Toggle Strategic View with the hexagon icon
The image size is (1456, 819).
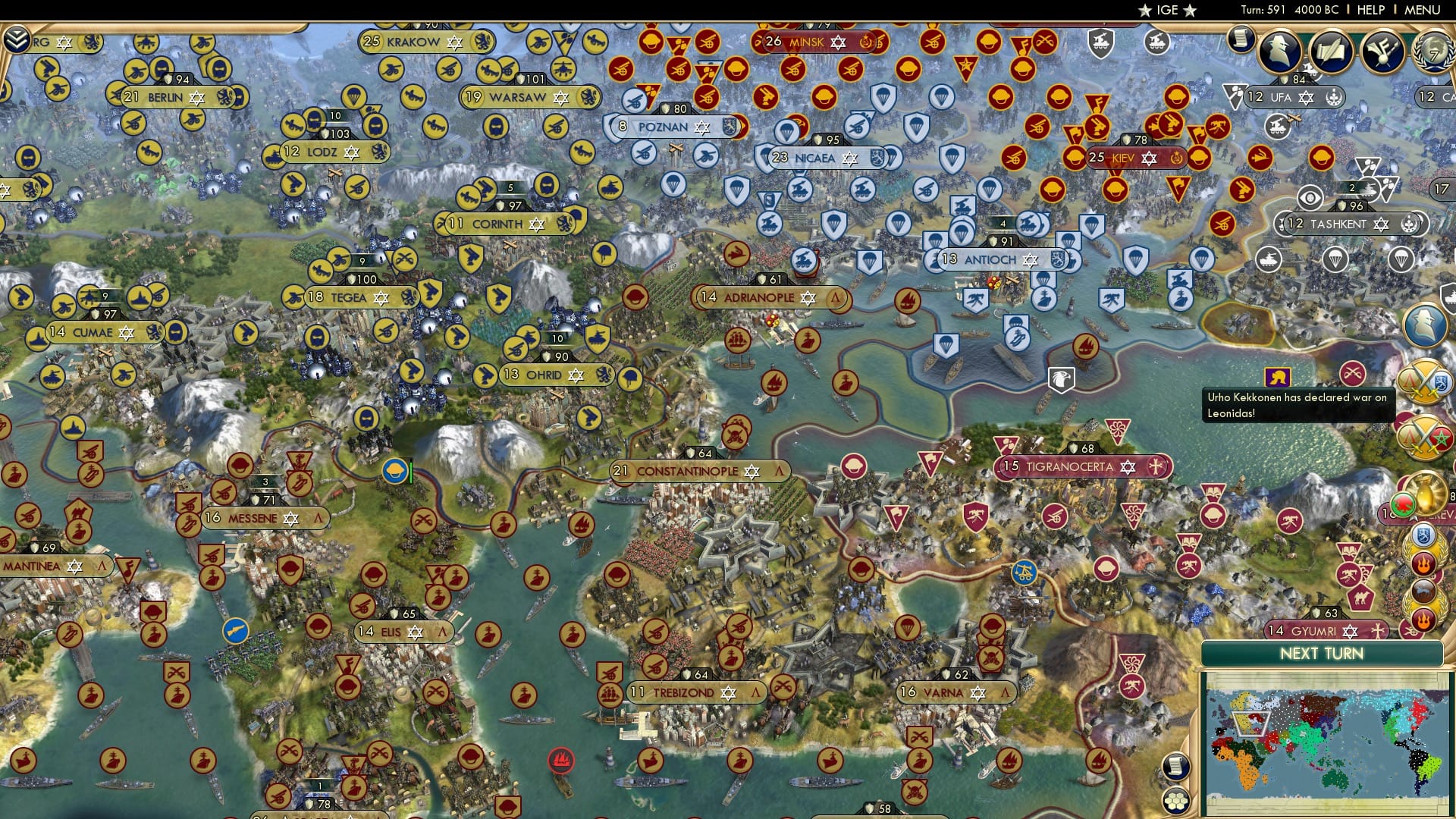point(1176,802)
